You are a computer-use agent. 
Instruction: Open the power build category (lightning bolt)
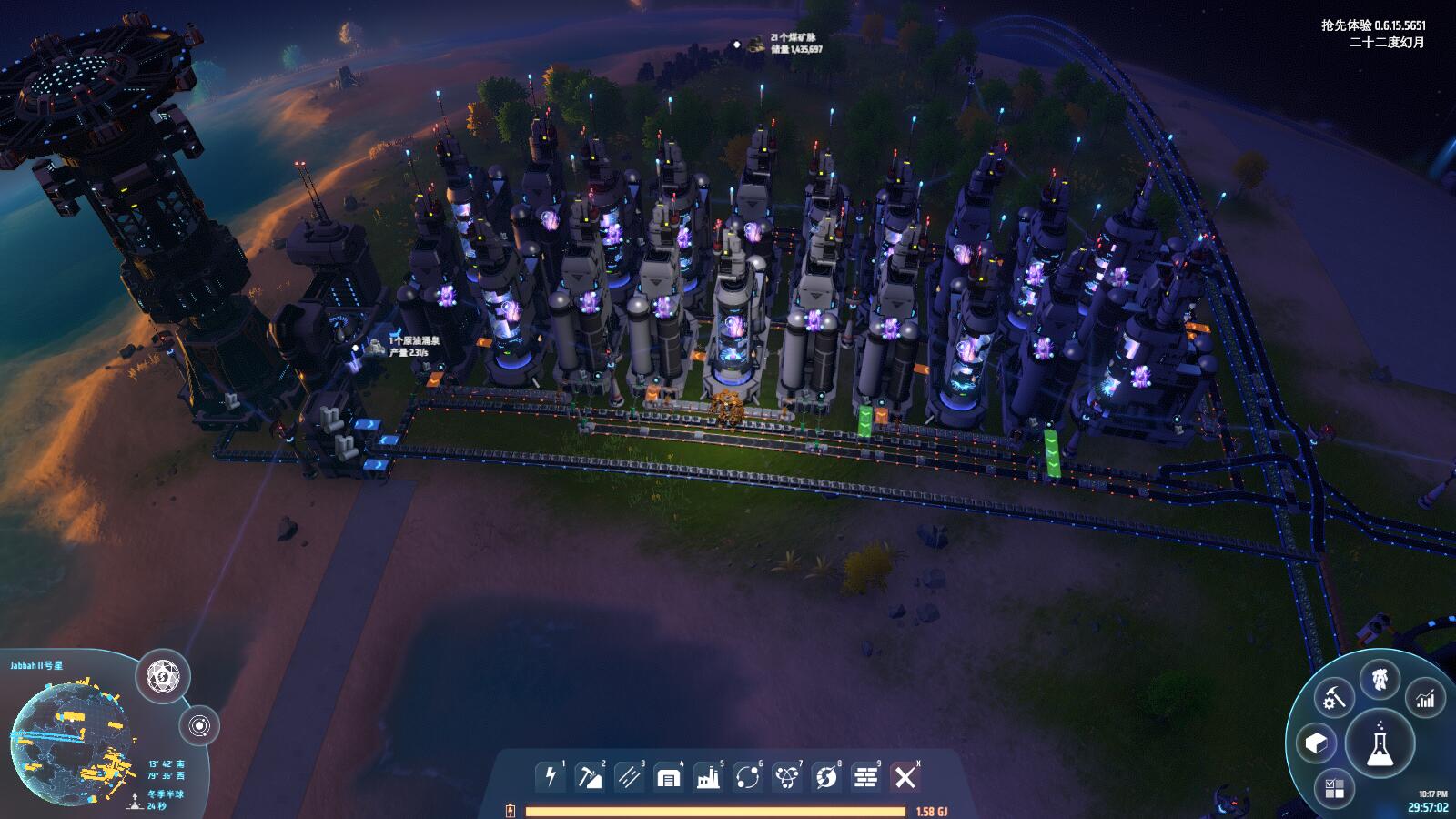tap(550, 777)
